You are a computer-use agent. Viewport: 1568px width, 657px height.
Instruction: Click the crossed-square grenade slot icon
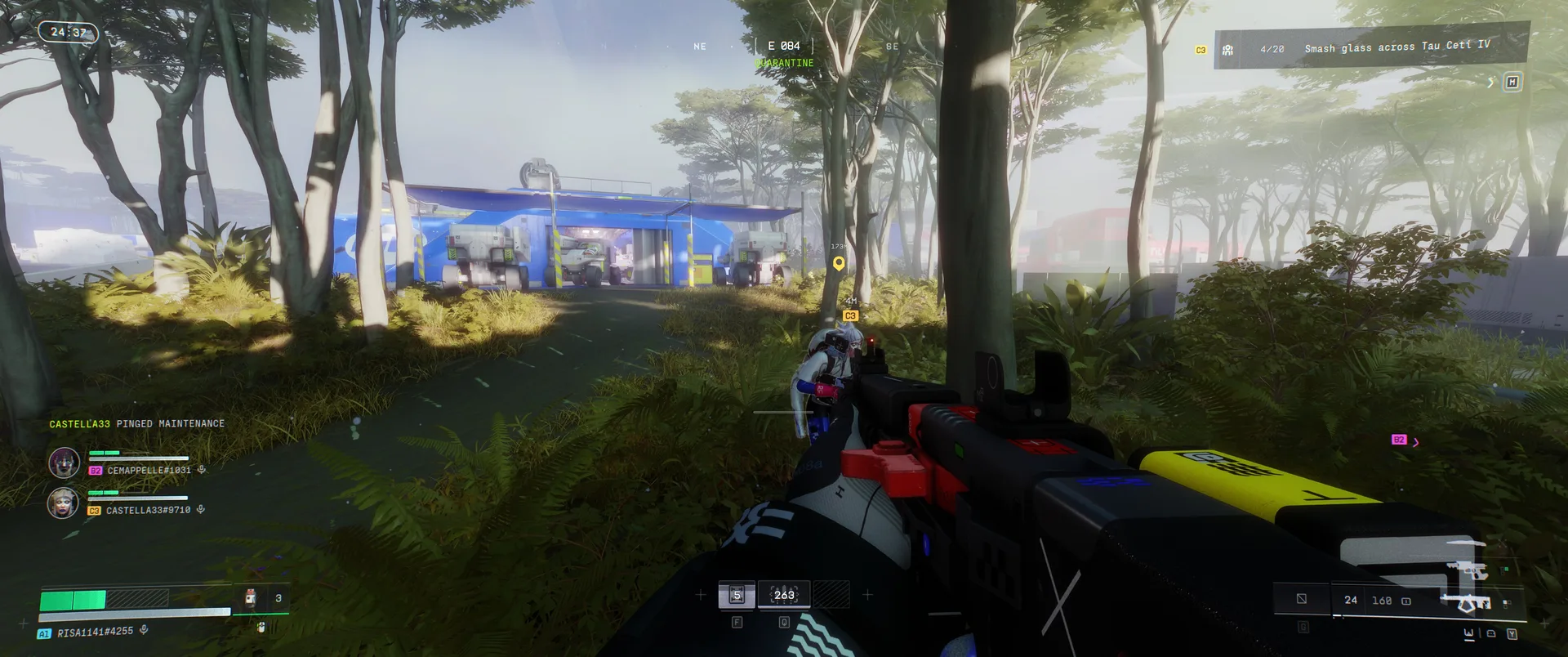(1302, 599)
